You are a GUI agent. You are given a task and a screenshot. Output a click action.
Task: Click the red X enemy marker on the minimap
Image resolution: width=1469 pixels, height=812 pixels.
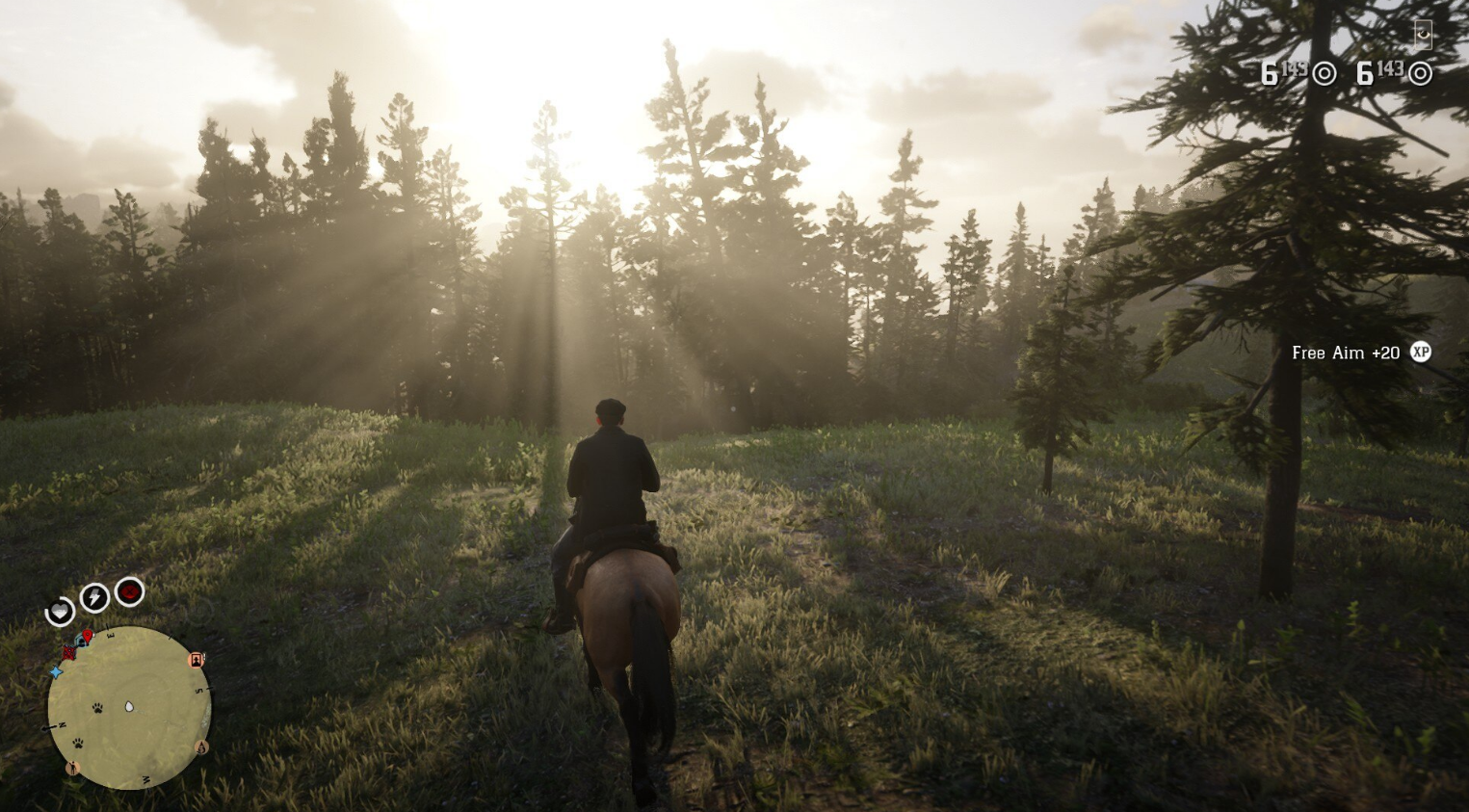tap(69, 653)
